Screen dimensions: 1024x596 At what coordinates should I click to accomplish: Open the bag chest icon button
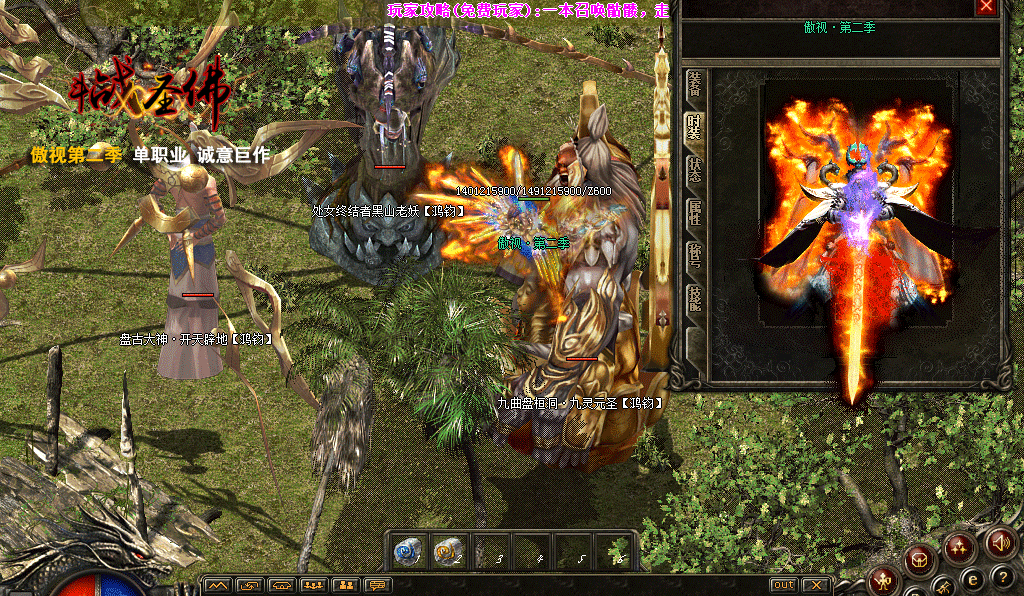(x=920, y=560)
